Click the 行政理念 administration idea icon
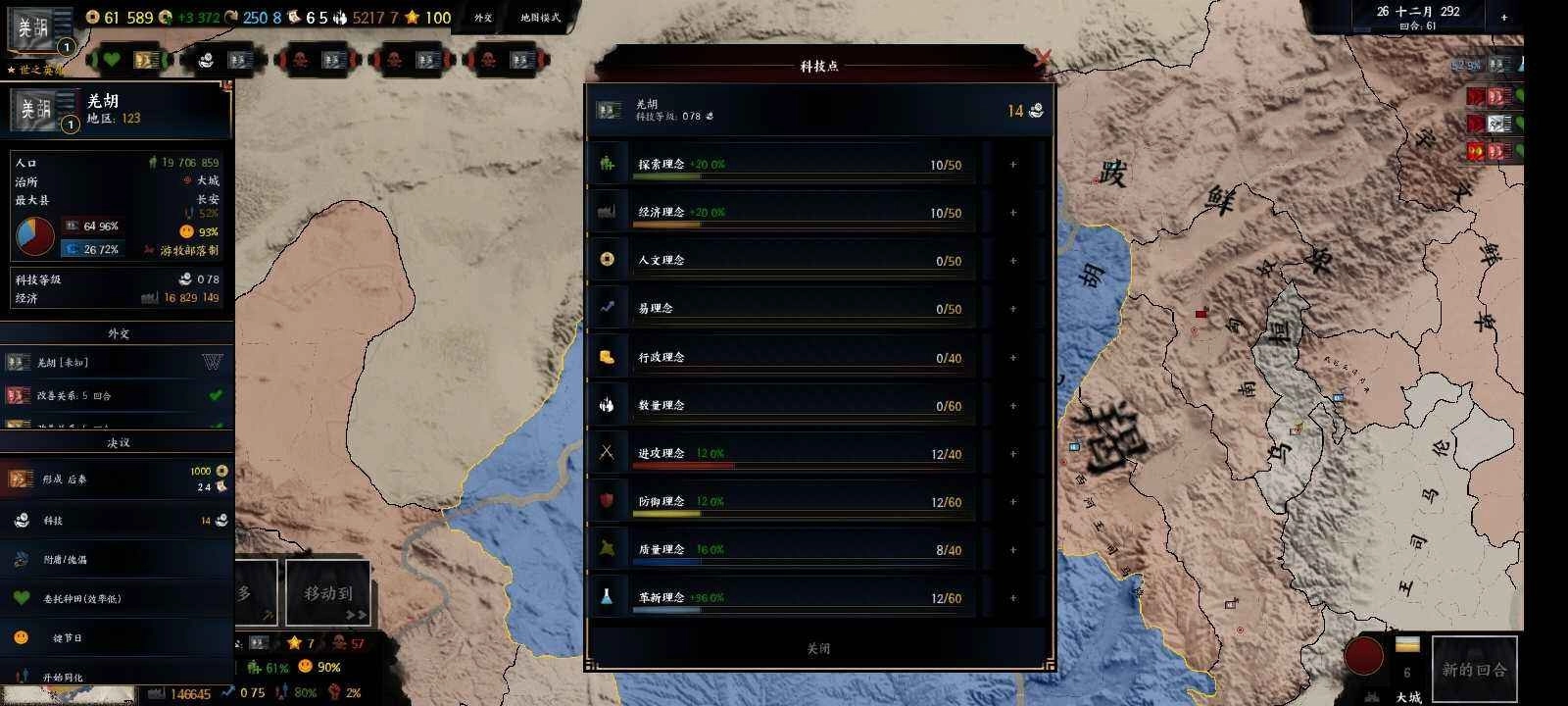Screen dimensions: 1568x706 (608, 357)
